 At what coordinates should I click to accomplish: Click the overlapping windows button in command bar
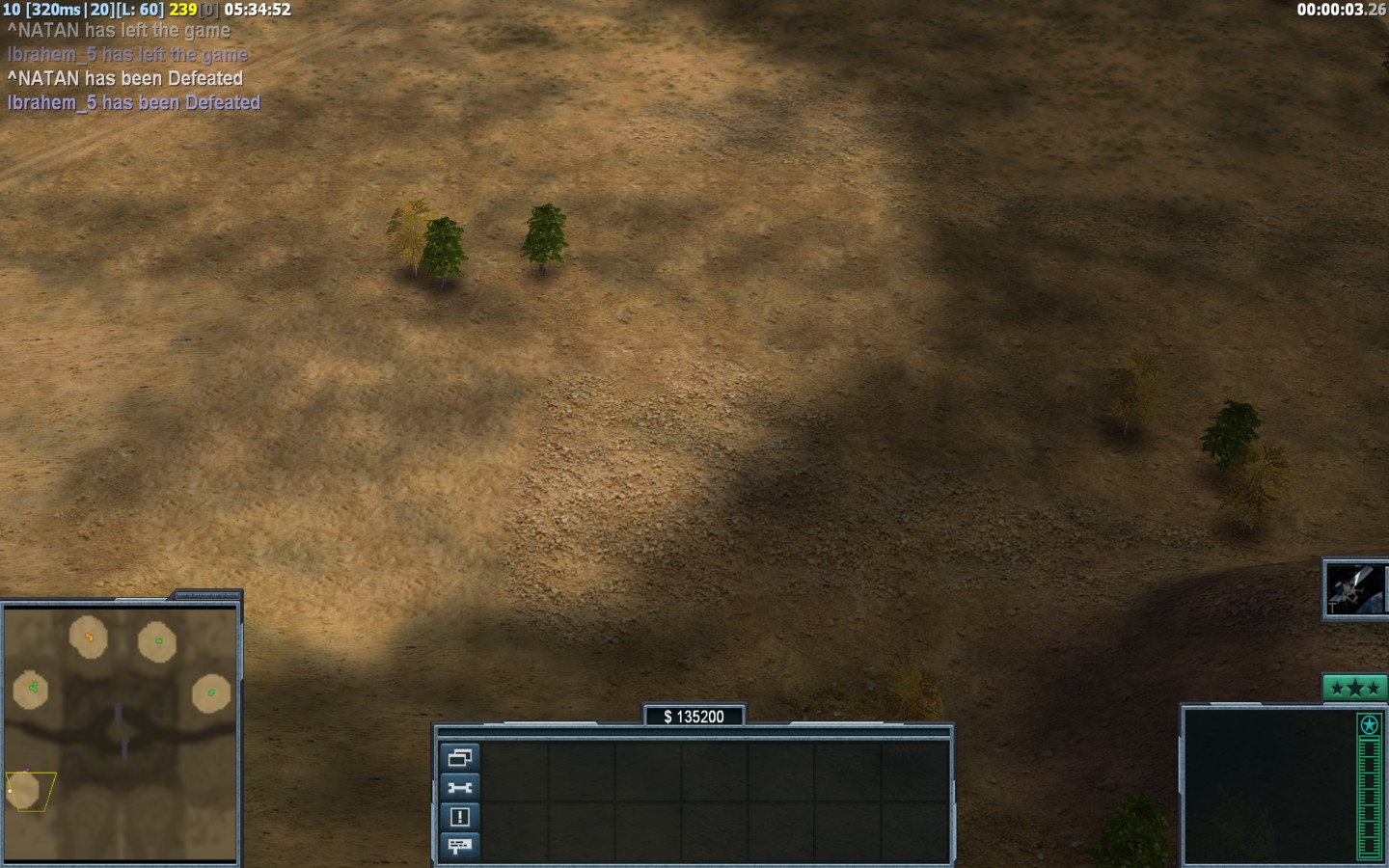(x=459, y=757)
